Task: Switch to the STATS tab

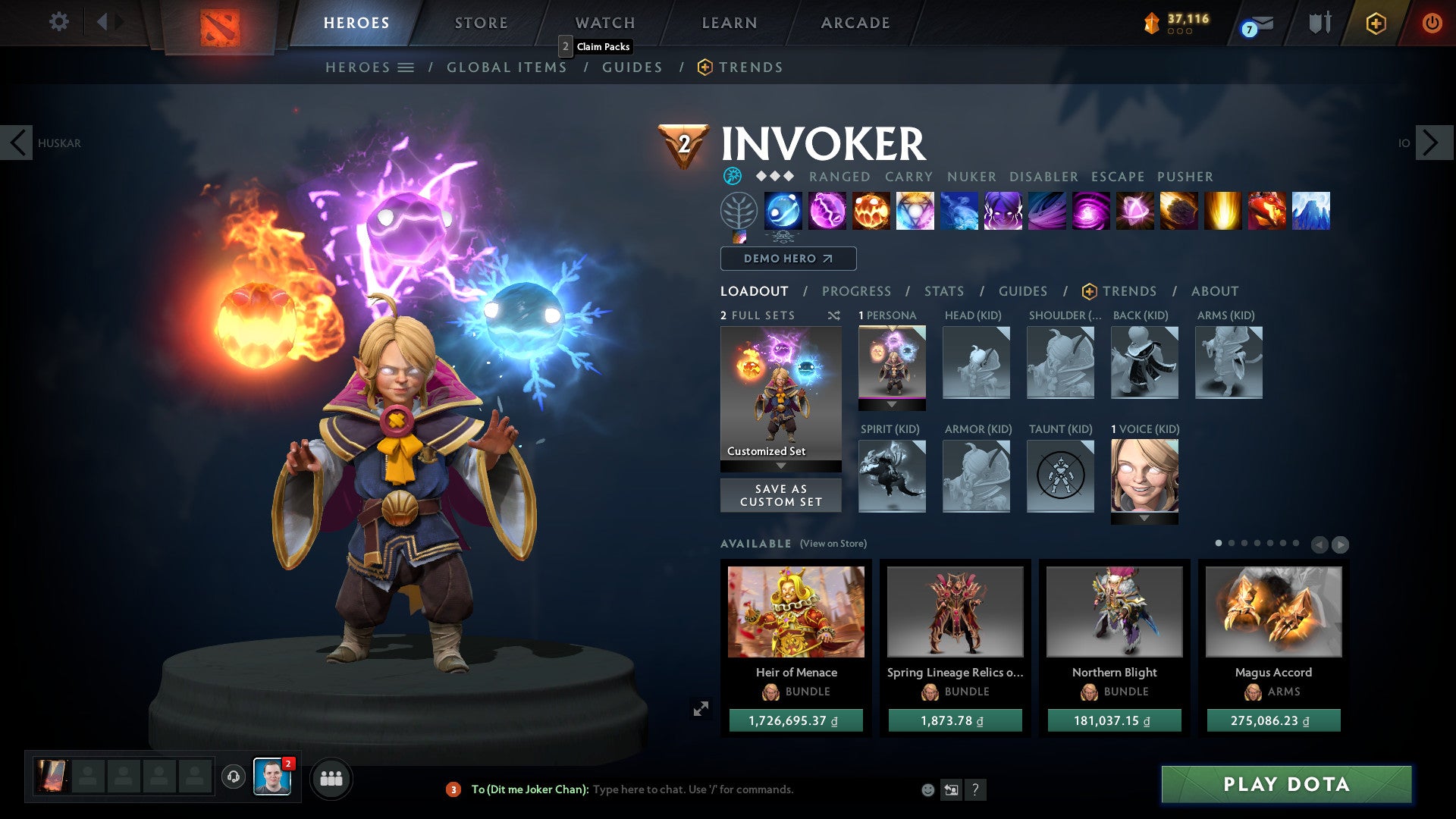Action: point(943,290)
